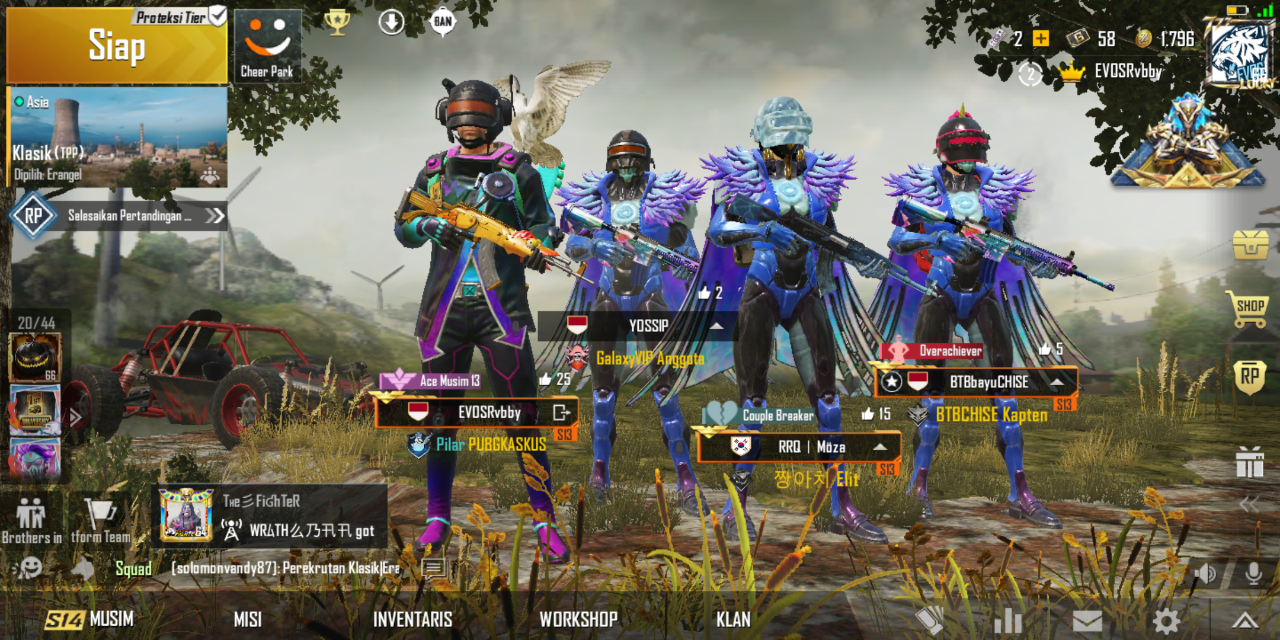
Task: Open the treasure crate icon
Action: point(1250,245)
